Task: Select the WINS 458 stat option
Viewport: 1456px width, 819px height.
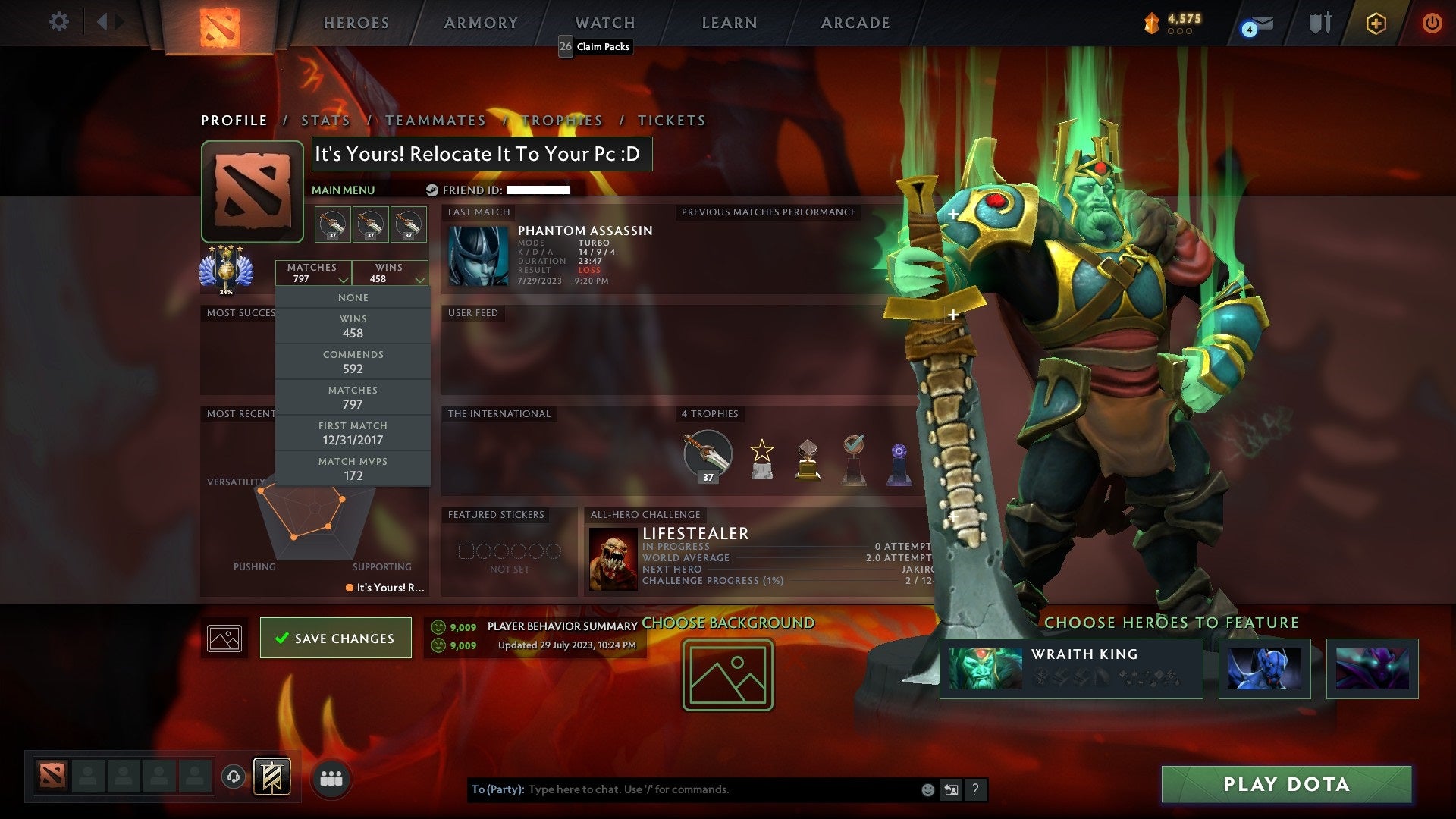Action: coord(353,325)
